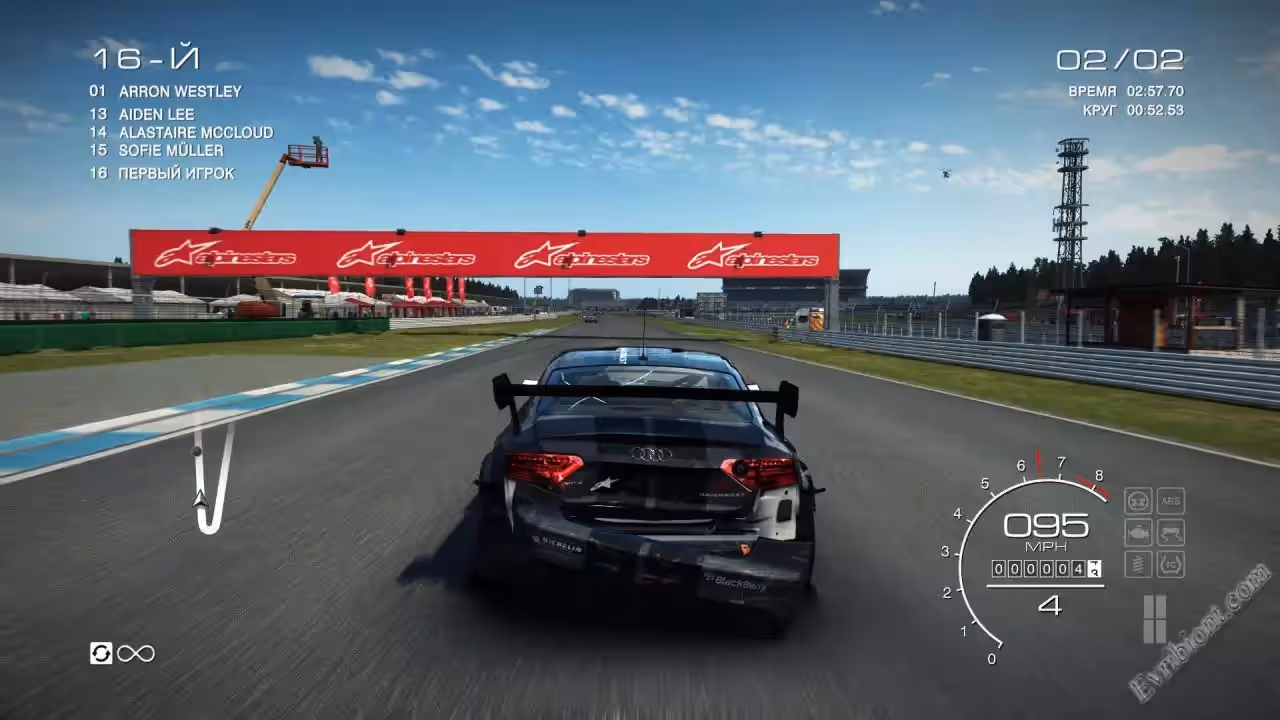This screenshot has height=720, width=1280.
Task: Click the four-bar tyre wear indicator
Action: click(x=1154, y=619)
